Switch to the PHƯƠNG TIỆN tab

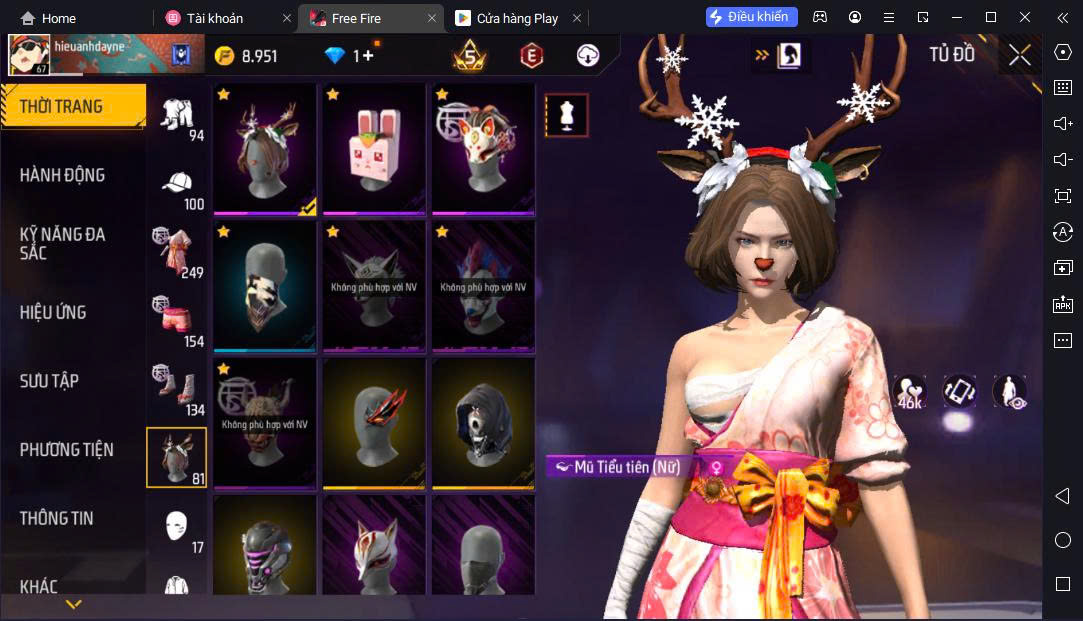pos(66,450)
